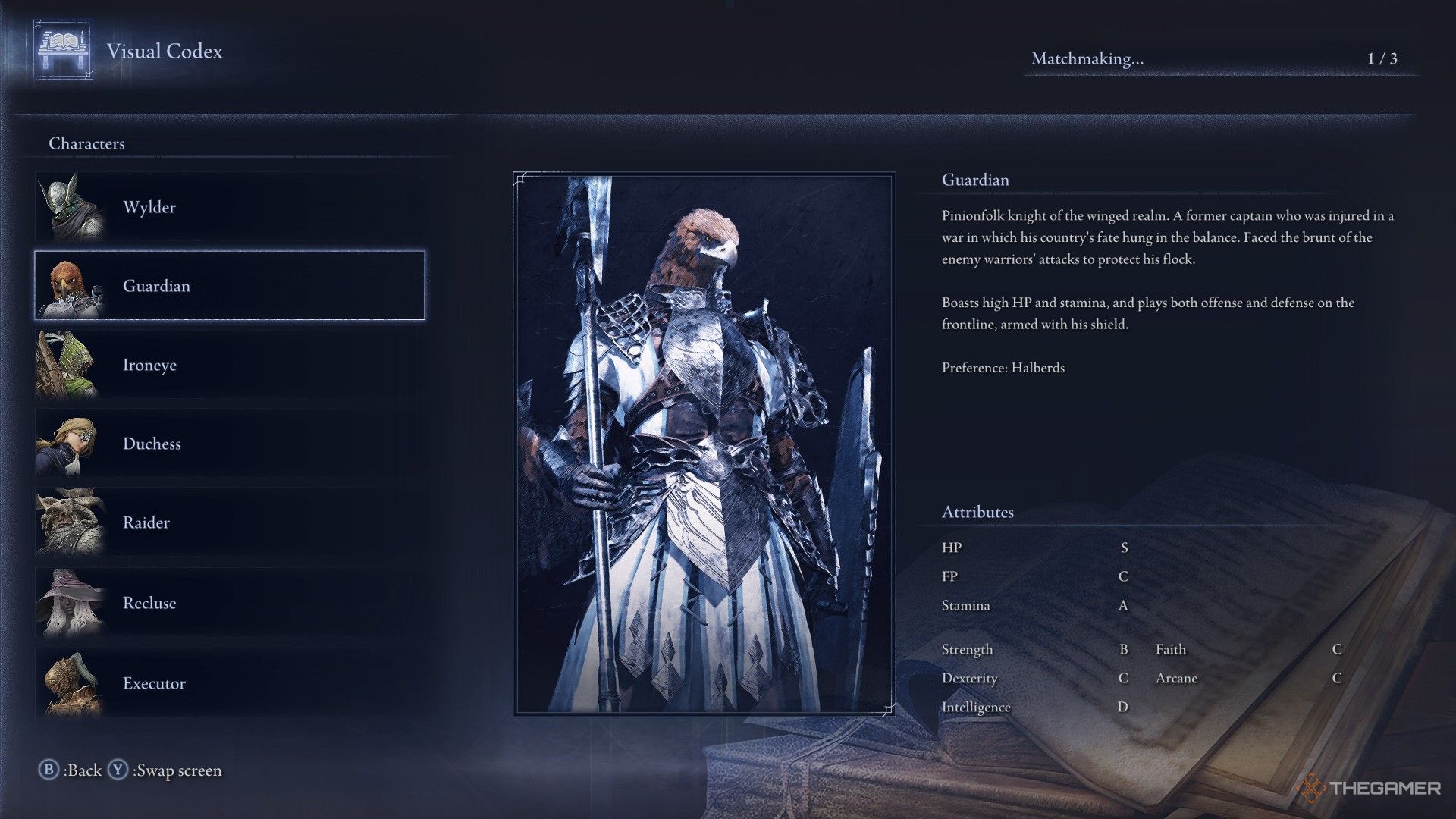Click the Attributes section heading

click(978, 512)
